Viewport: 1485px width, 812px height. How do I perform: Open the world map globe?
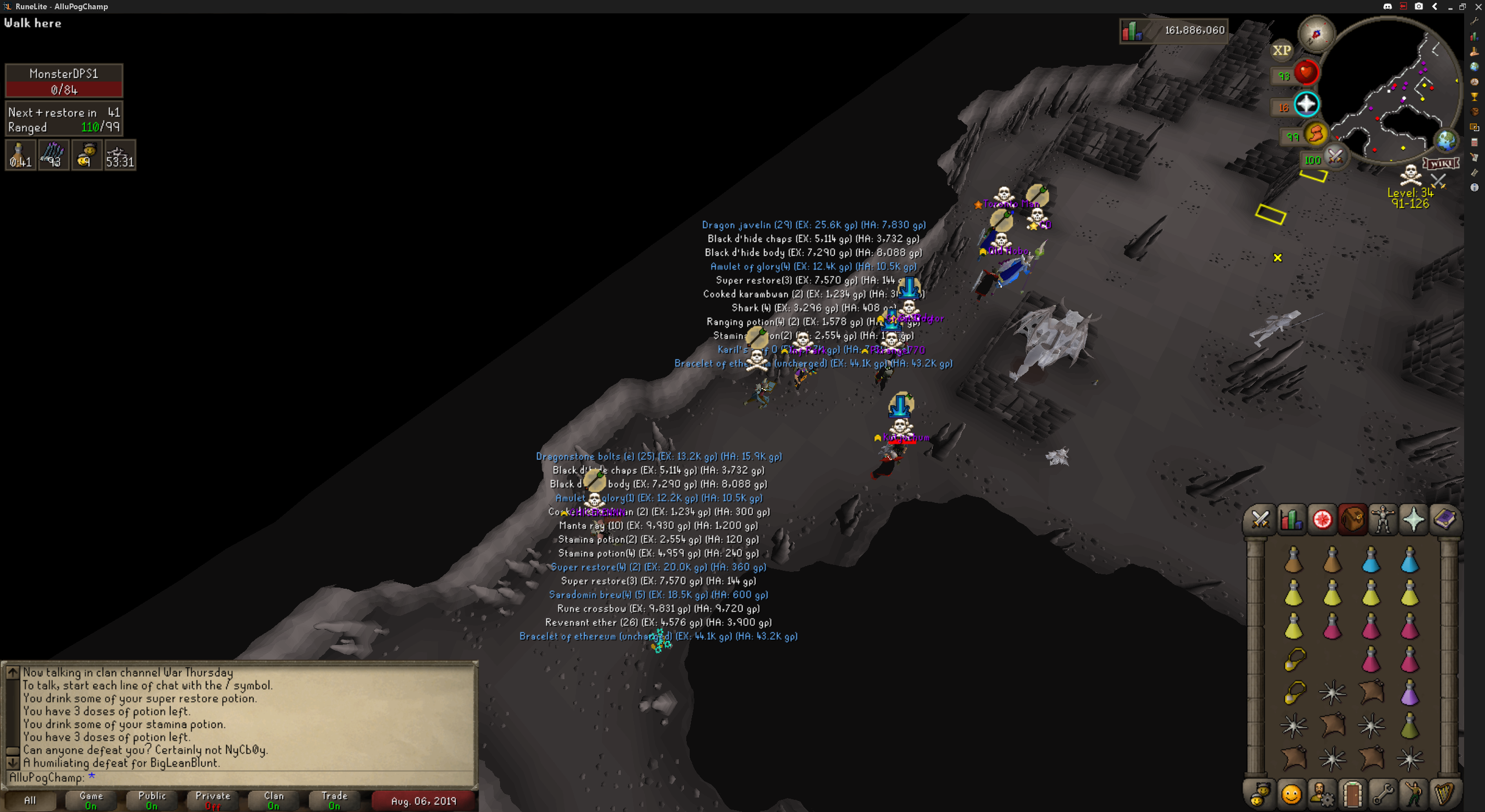[x=1446, y=140]
